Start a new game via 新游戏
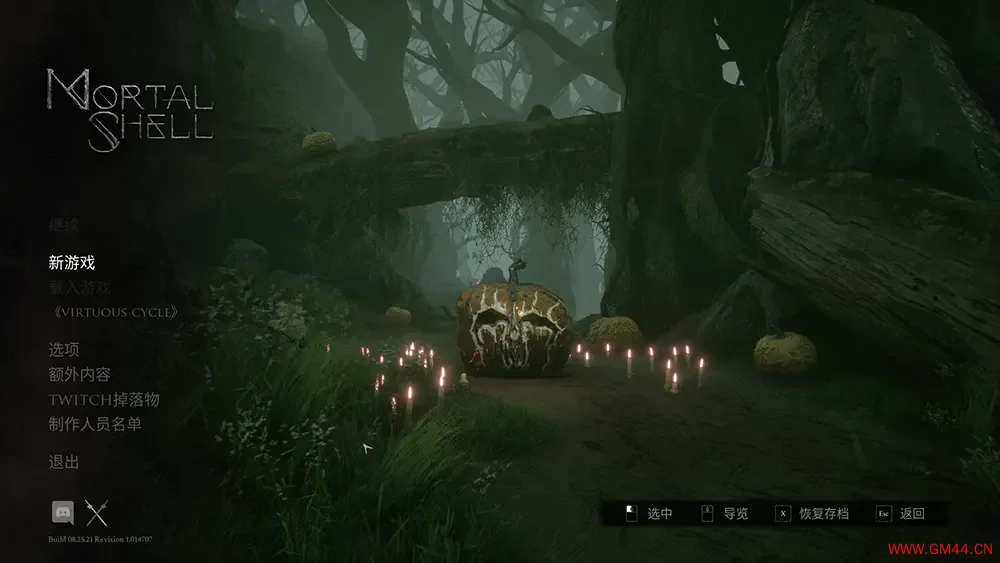This screenshot has height=563, width=1000. click(72, 263)
